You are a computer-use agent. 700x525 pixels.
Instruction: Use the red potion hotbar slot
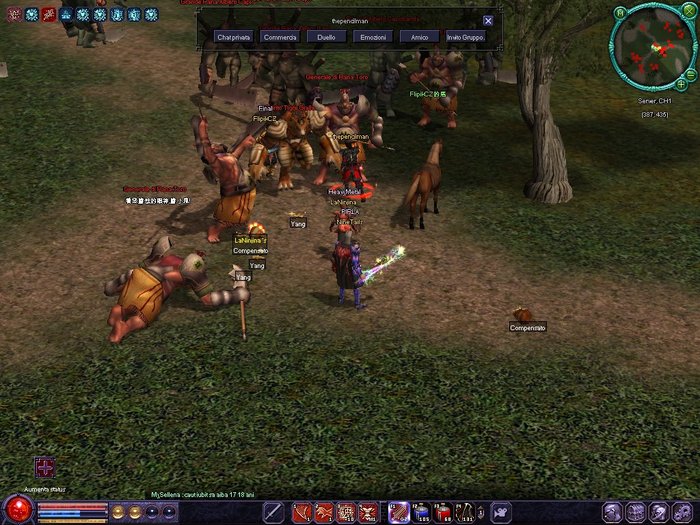coord(443,512)
